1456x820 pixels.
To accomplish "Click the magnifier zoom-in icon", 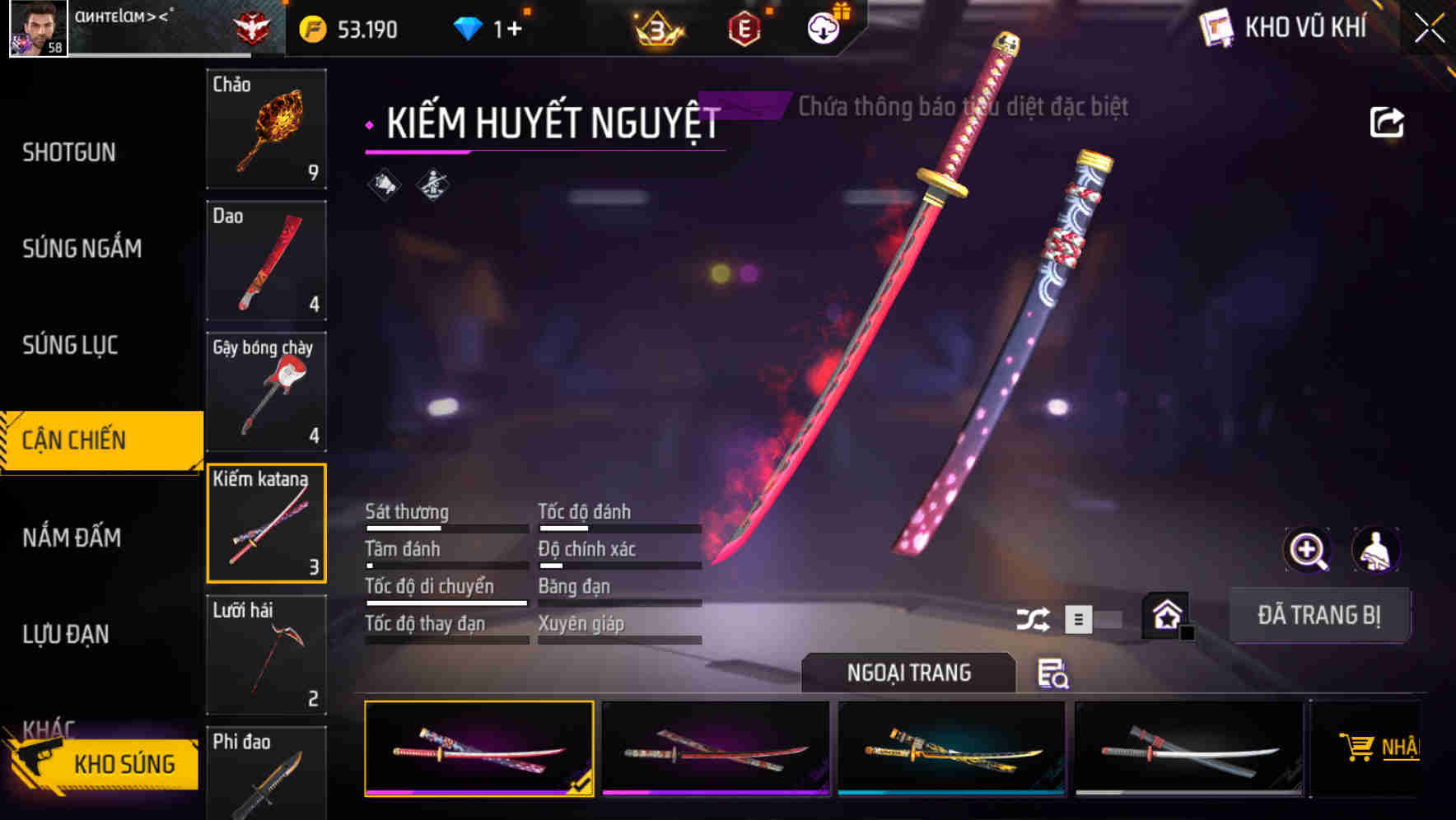I will tap(1306, 549).
